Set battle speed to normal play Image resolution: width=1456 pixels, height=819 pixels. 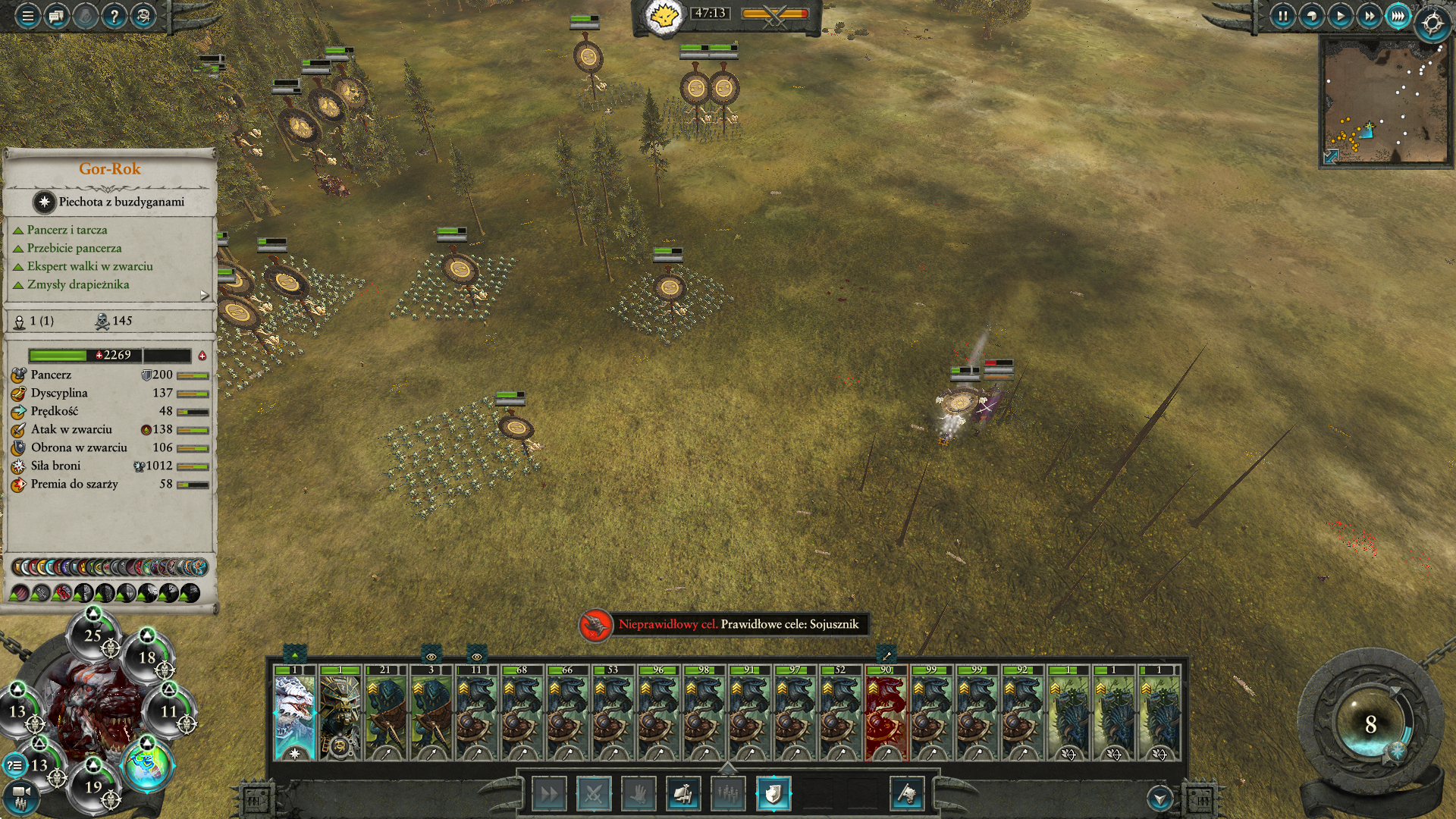pos(1340,16)
